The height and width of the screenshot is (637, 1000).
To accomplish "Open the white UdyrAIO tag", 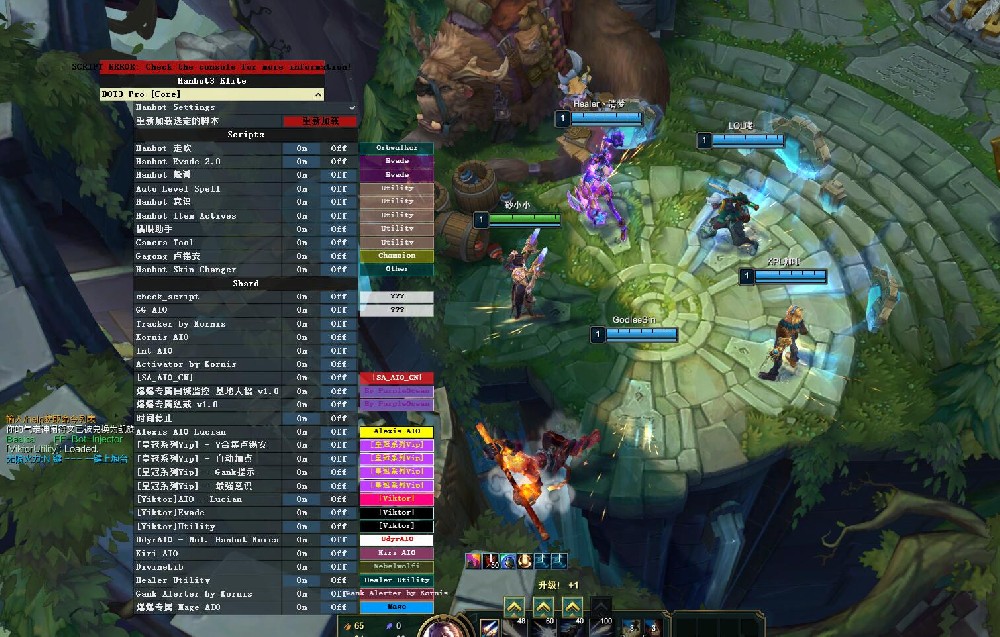I will pos(396,539).
